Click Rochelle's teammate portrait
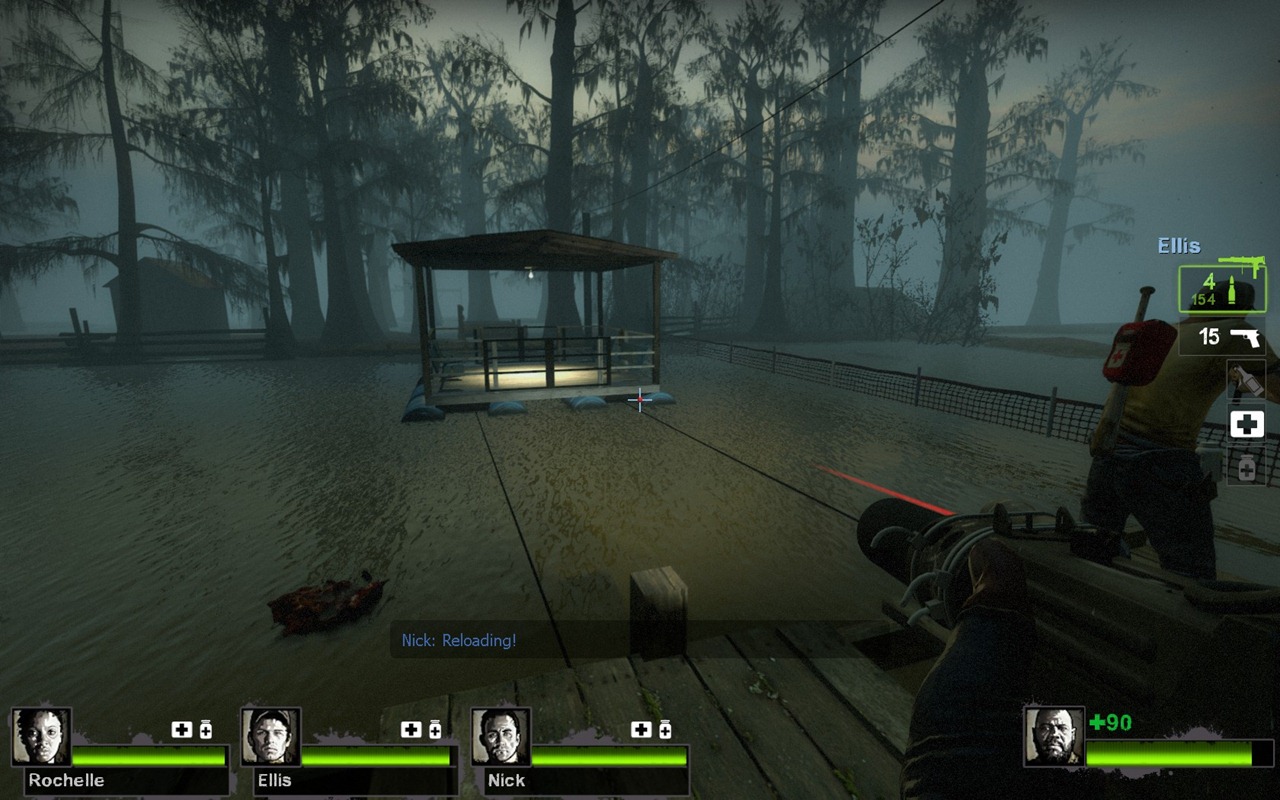The width and height of the screenshot is (1280, 800). tap(41, 737)
